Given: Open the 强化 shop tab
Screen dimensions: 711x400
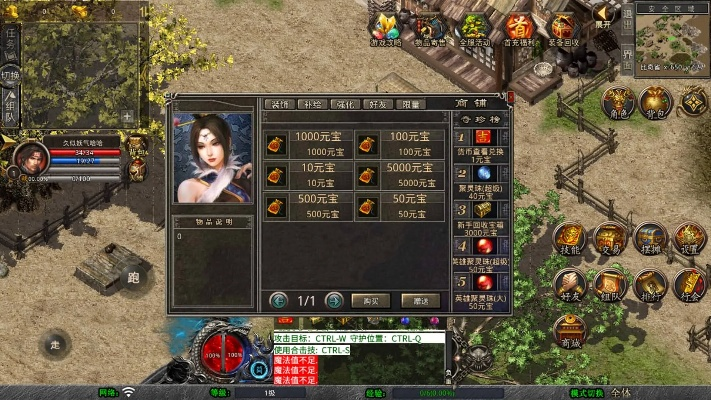Looking at the screenshot, I should (345, 104).
